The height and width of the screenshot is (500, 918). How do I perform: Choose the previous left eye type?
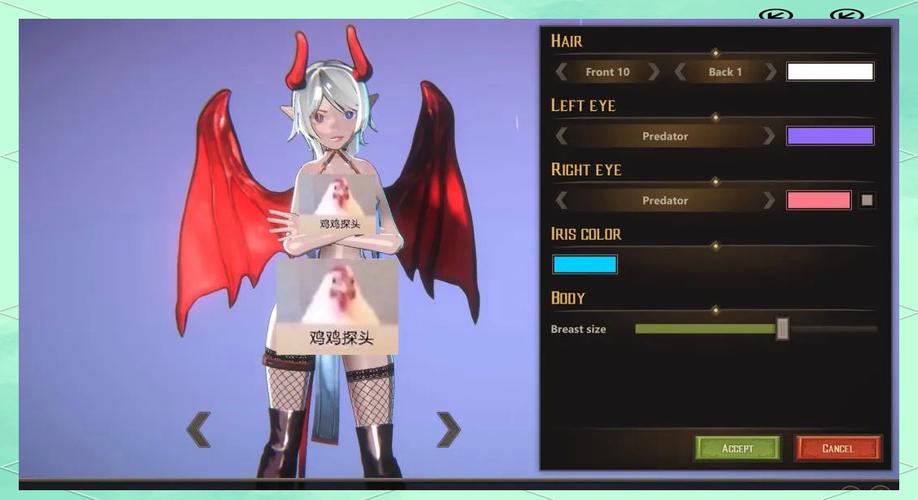point(562,136)
